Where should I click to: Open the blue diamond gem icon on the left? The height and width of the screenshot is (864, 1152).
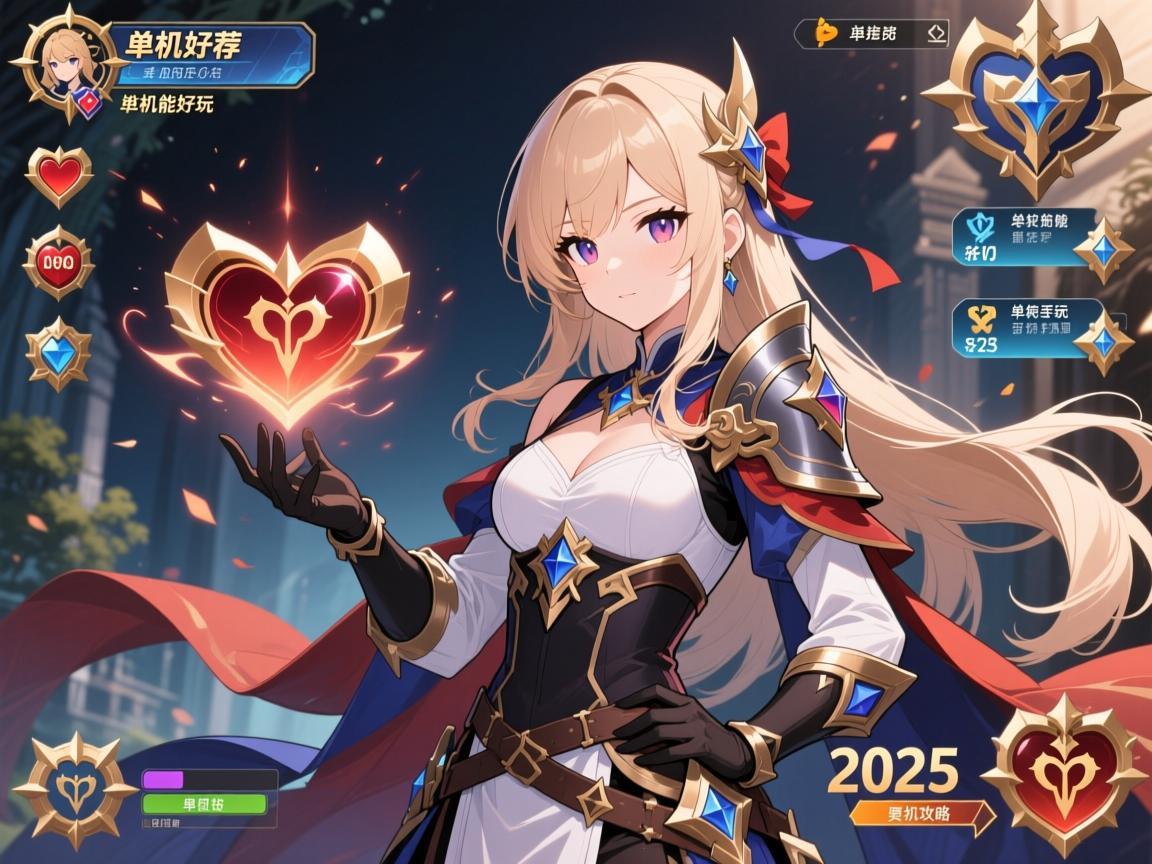[58, 351]
